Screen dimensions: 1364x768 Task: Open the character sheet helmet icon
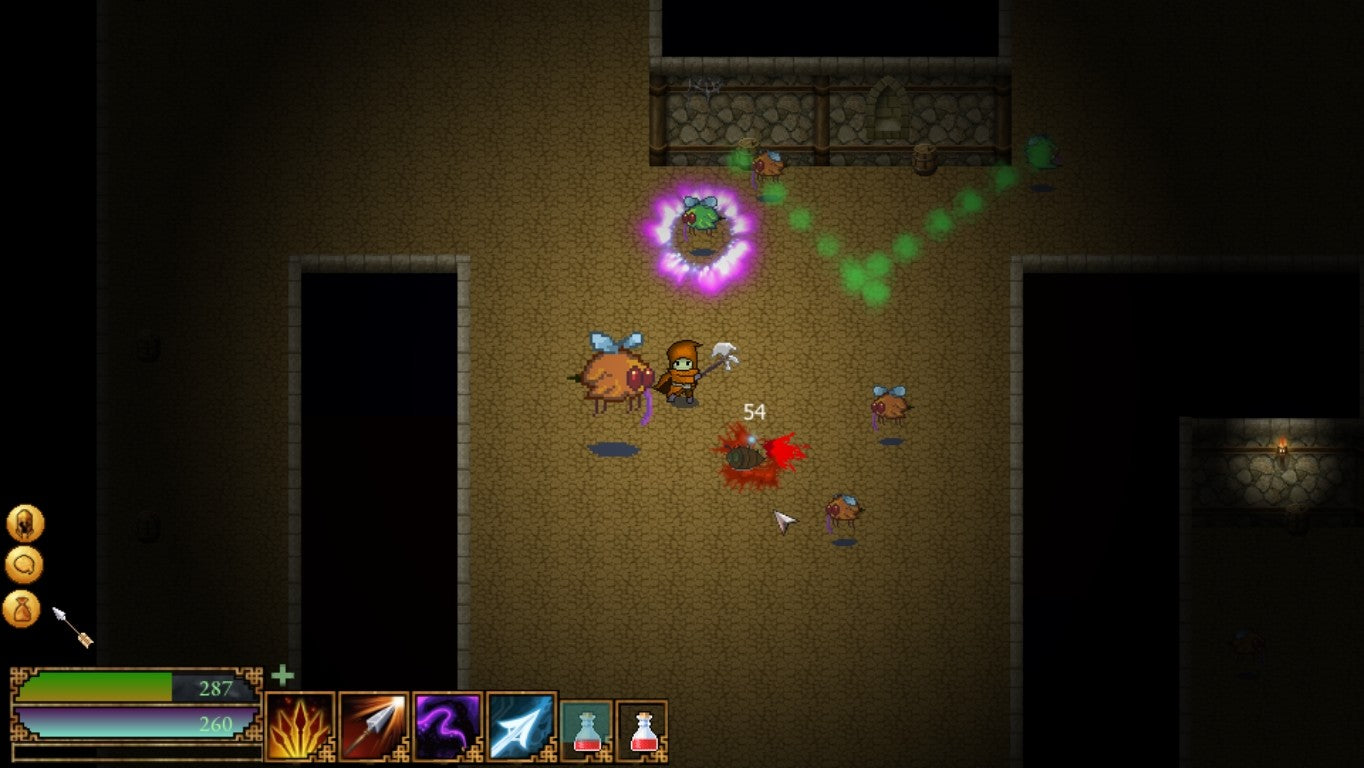coord(25,523)
